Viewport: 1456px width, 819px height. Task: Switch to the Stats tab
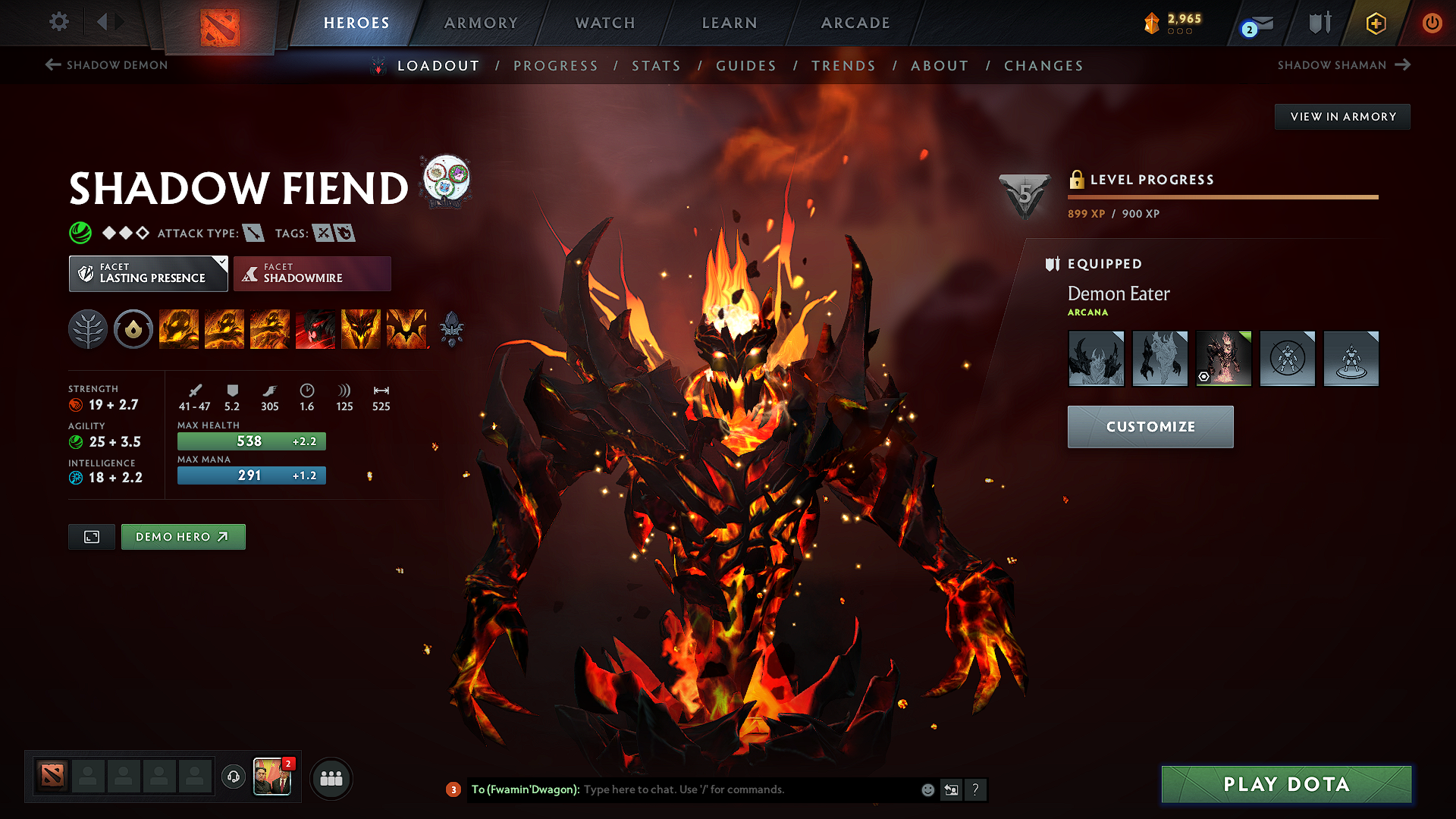tap(657, 66)
